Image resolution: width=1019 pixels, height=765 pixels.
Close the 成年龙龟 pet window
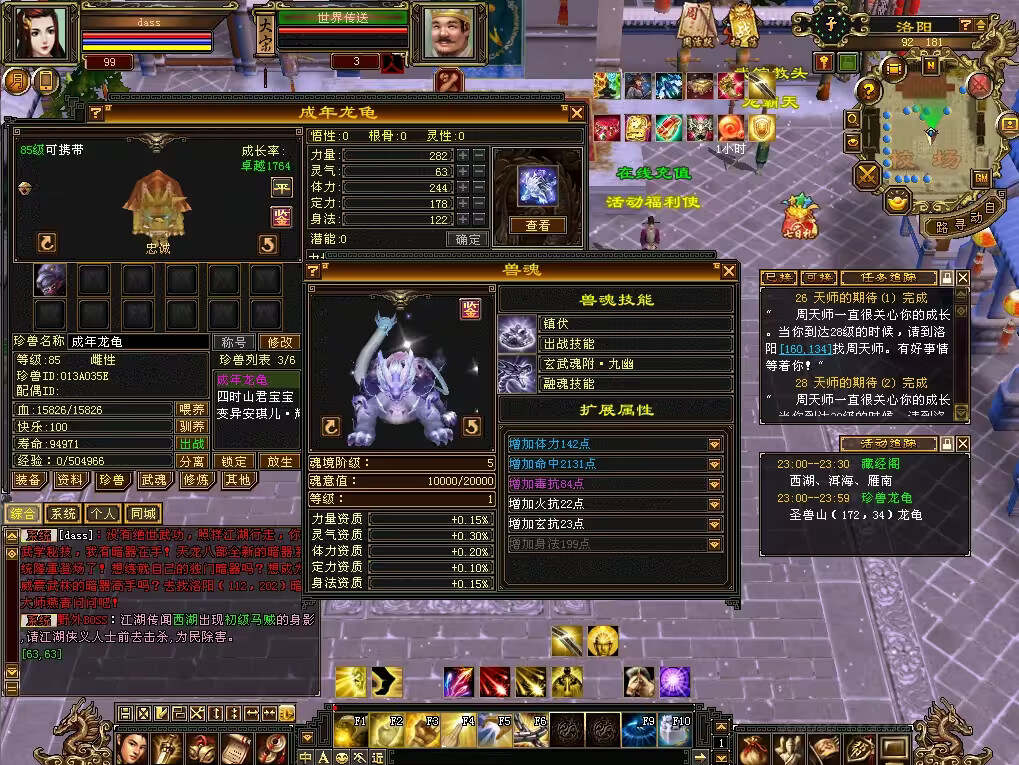click(x=577, y=113)
